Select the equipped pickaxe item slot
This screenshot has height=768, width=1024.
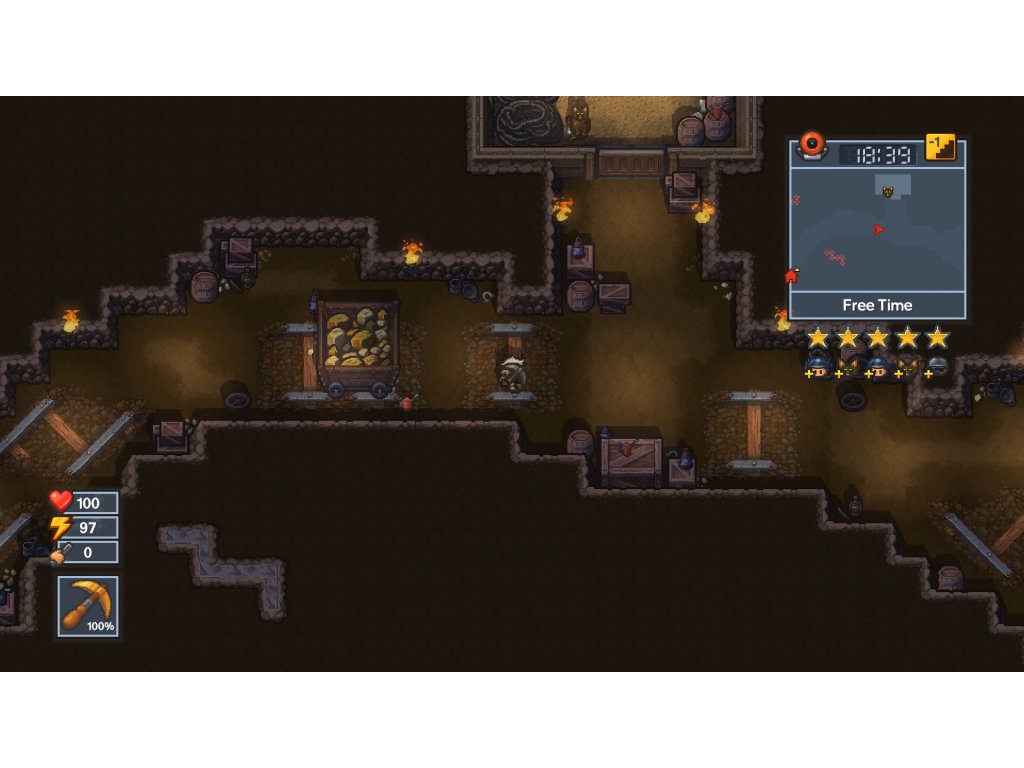[88, 606]
